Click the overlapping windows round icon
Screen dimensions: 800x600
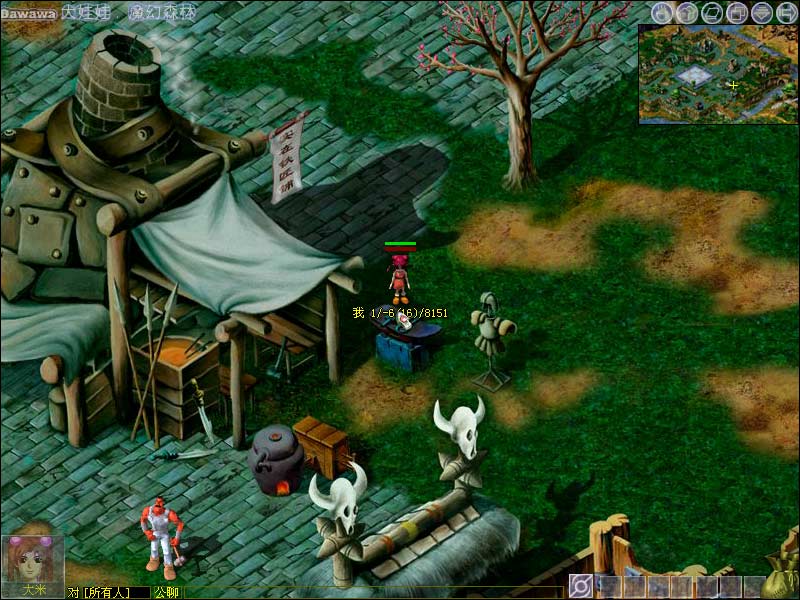point(737,13)
